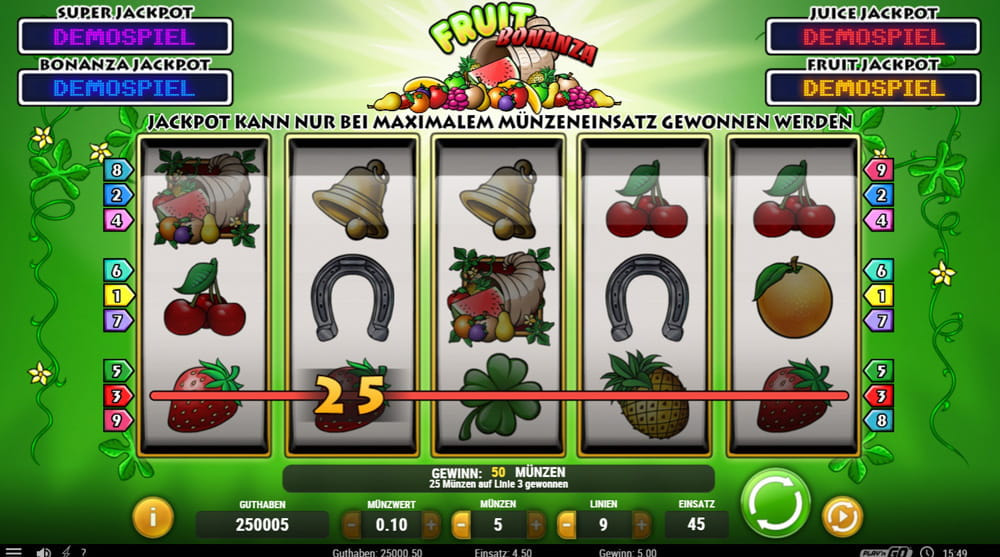The width and height of the screenshot is (1000, 557).
Task: Toggle the lightning bolt fast-play icon
Action: click(66, 551)
